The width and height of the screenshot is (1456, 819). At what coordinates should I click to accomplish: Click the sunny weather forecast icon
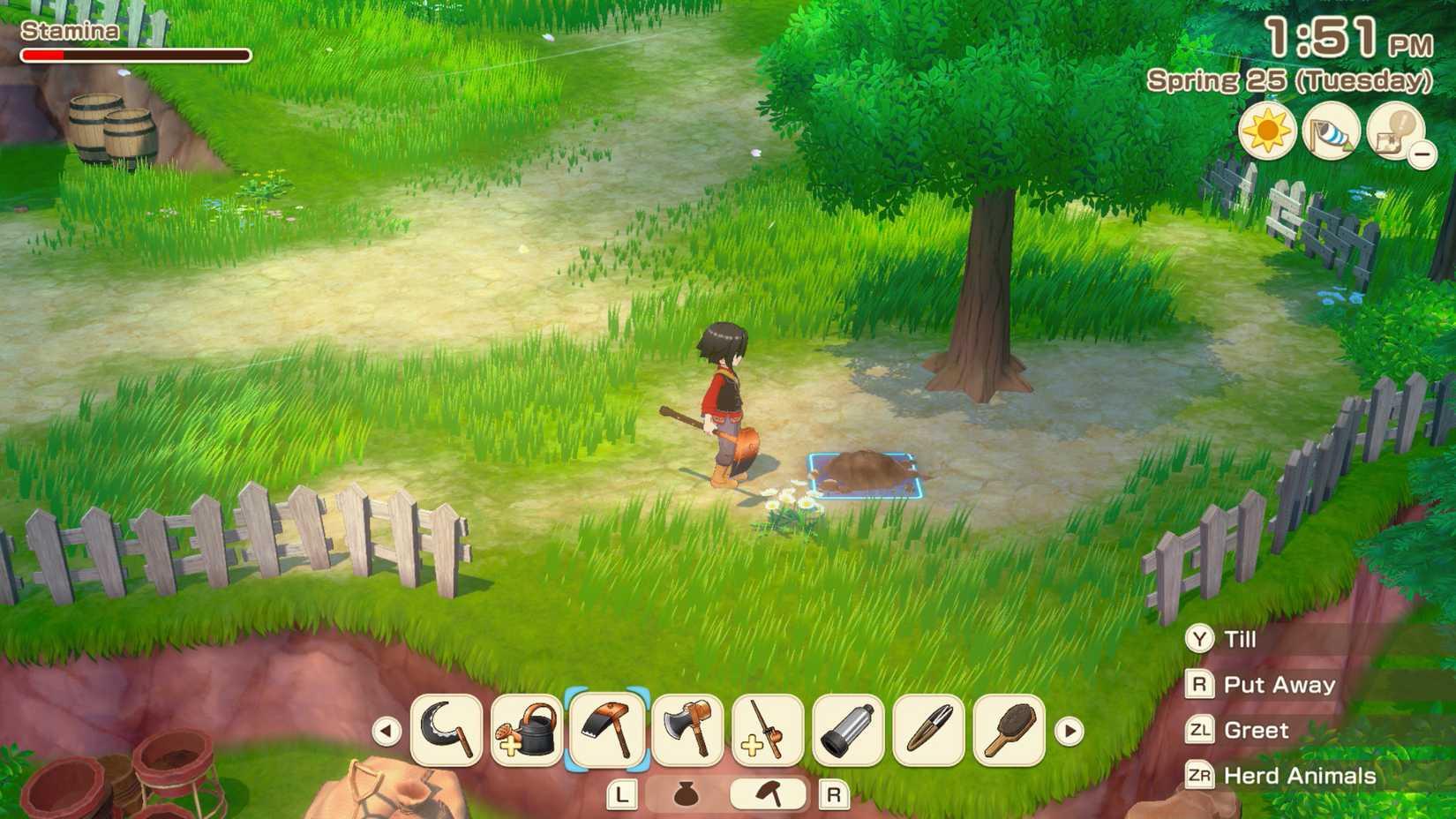click(x=1268, y=130)
